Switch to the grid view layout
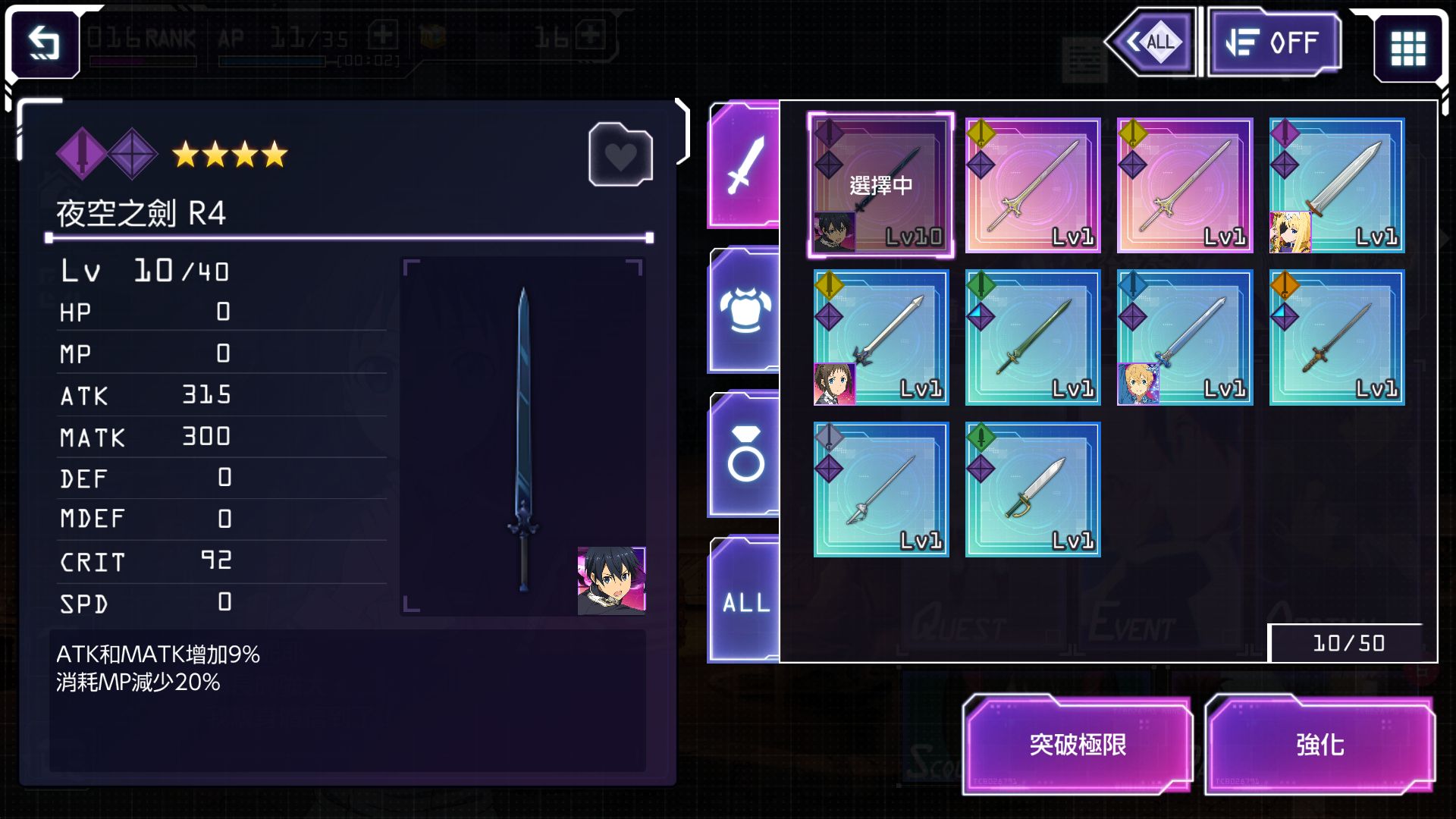Image resolution: width=1456 pixels, height=819 pixels. click(1407, 49)
